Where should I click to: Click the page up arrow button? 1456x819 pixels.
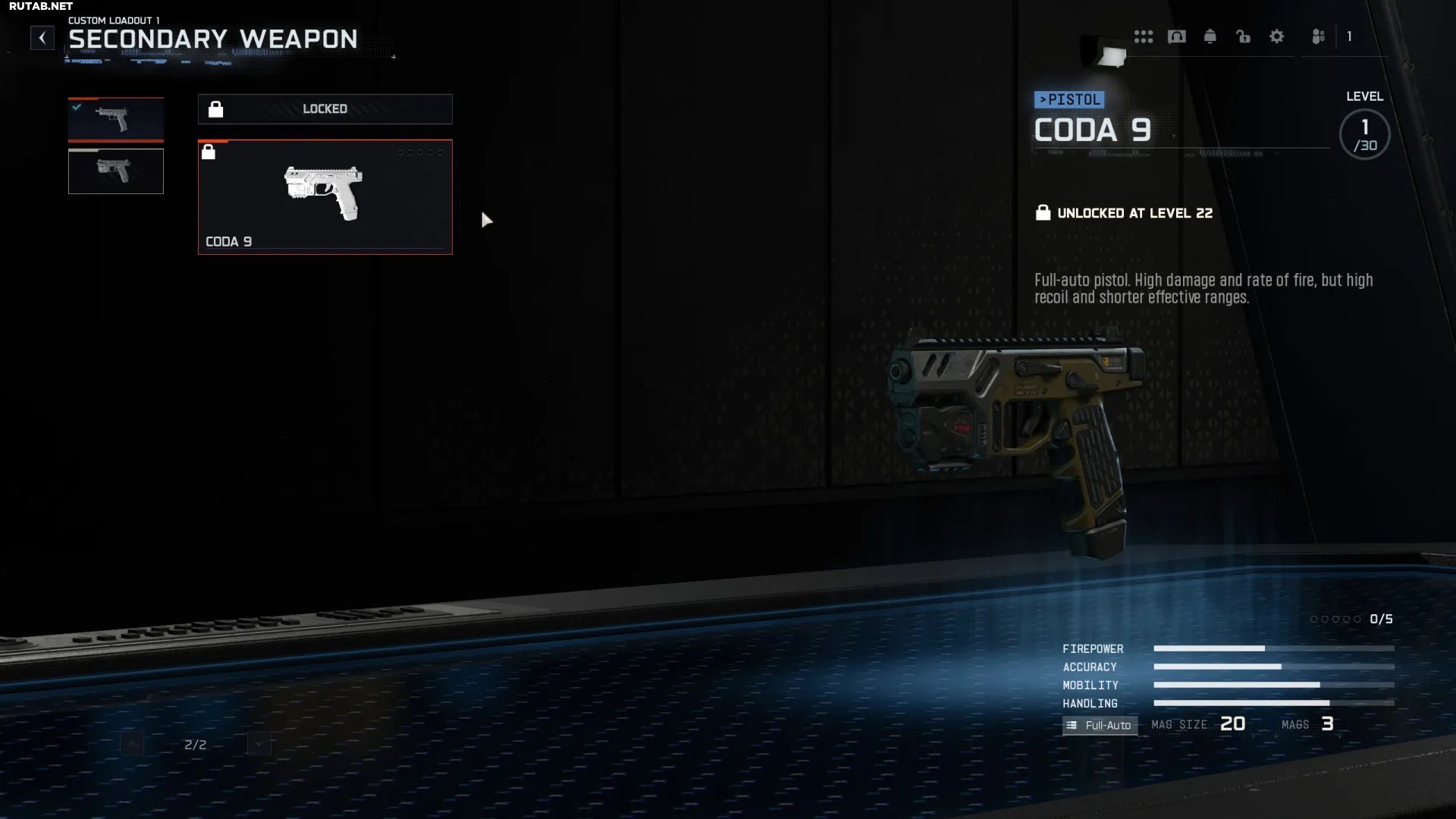(x=131, y=744)
